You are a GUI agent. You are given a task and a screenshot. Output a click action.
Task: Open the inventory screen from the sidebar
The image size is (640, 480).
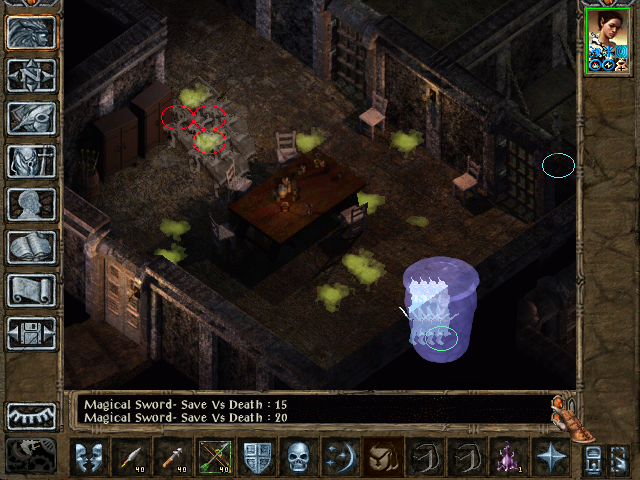32,162
